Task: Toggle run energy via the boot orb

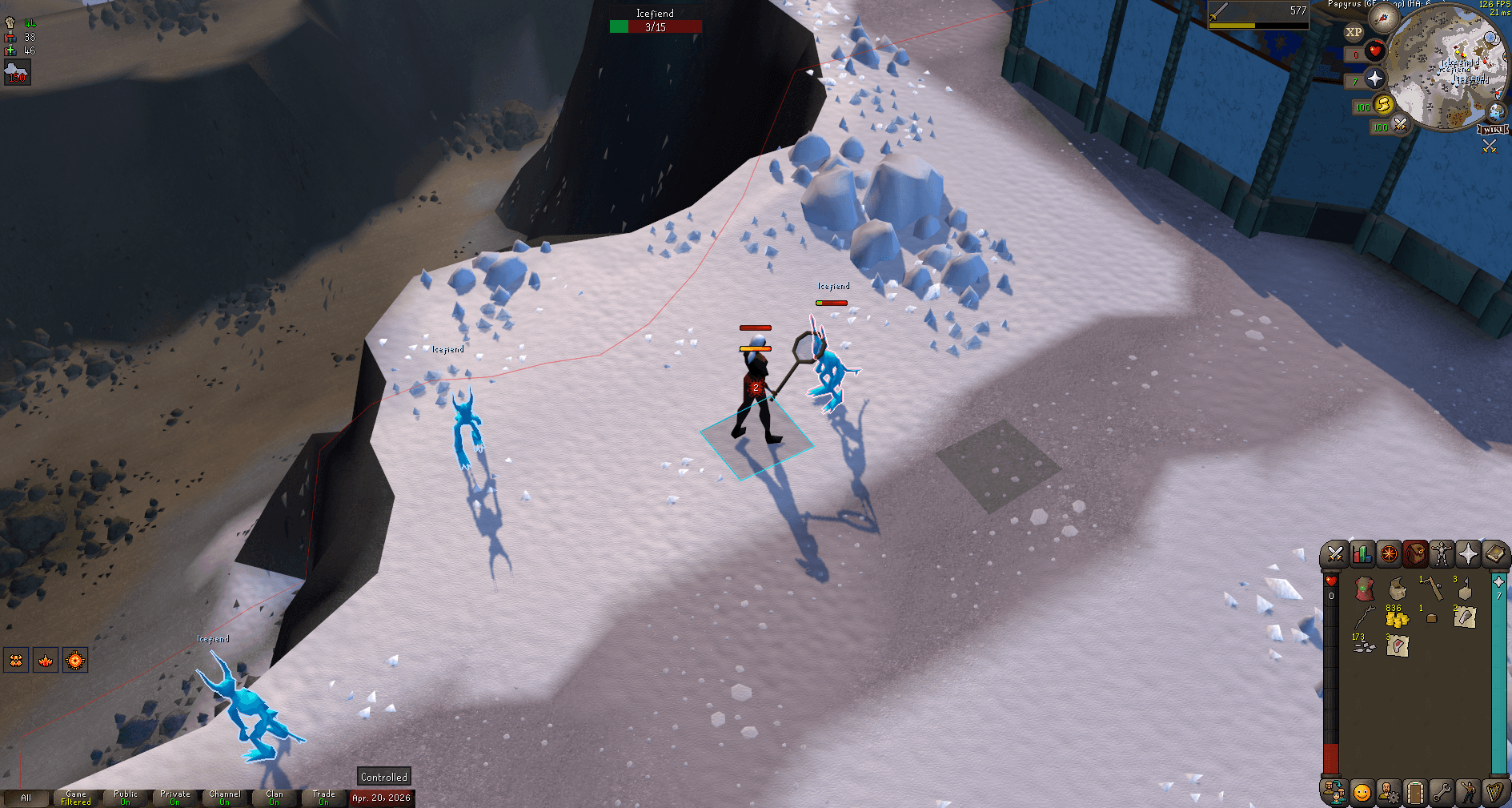Action: [x=1384, y=106]
